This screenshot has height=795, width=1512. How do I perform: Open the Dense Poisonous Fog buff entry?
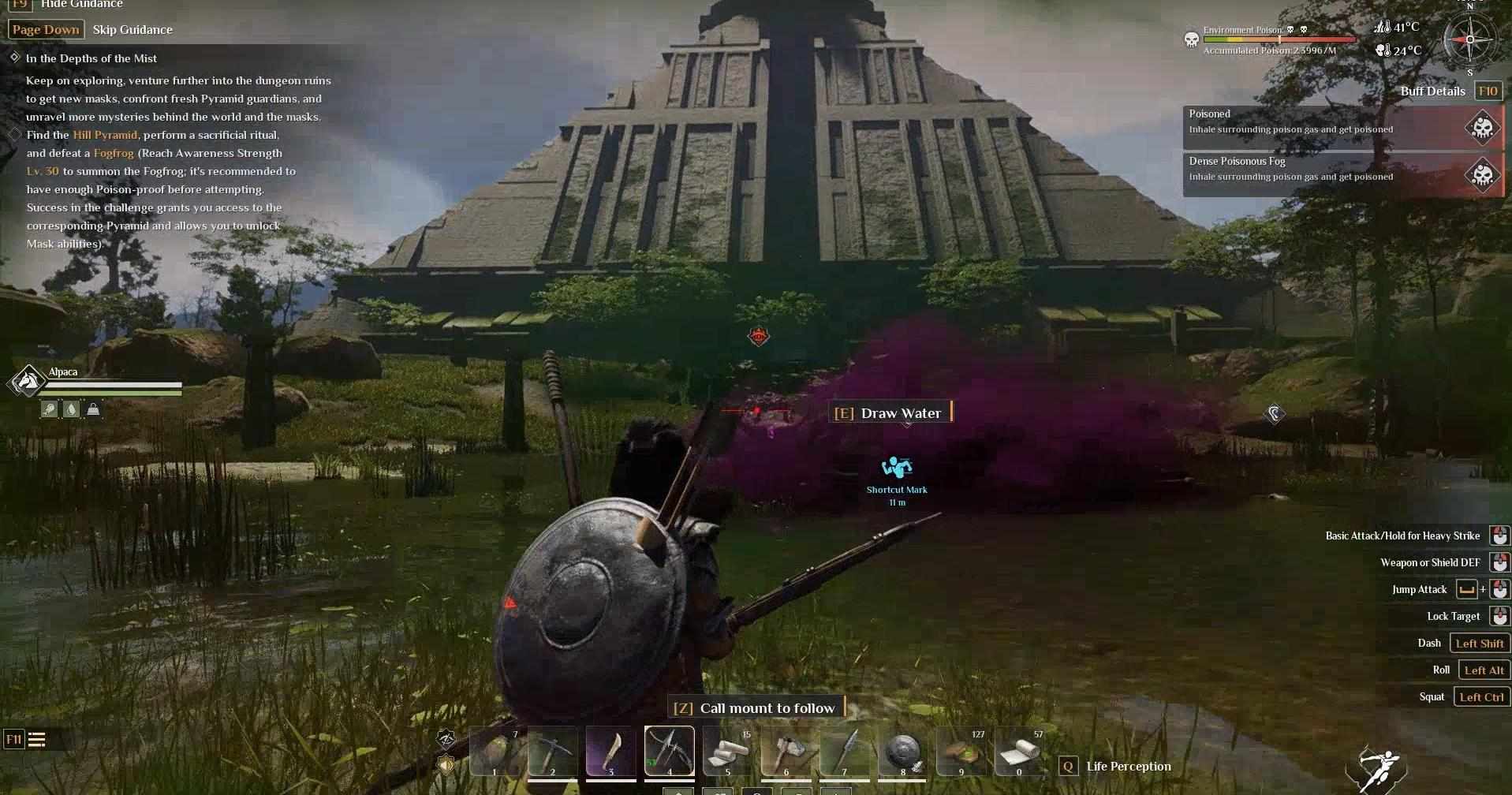[1342, 173]
